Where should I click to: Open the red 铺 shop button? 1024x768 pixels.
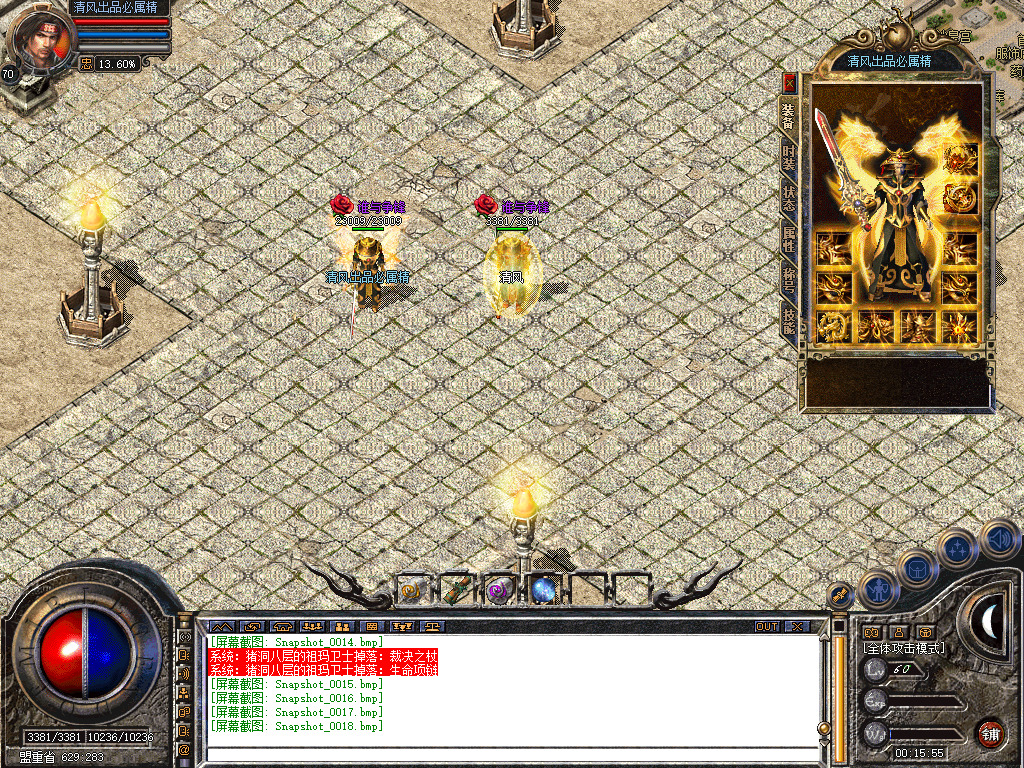990,733
